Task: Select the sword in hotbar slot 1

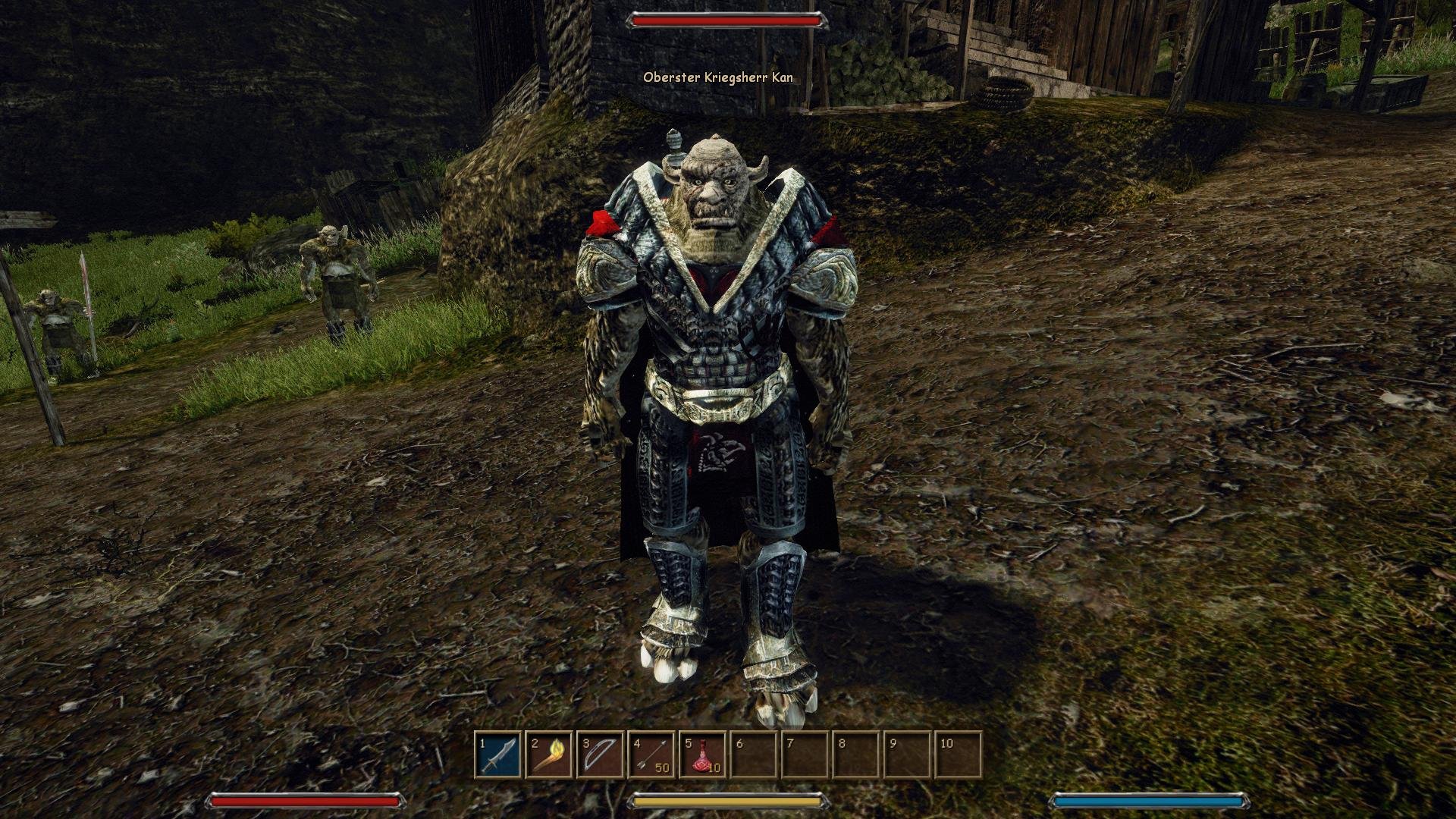Action: [x=499, y=755]
